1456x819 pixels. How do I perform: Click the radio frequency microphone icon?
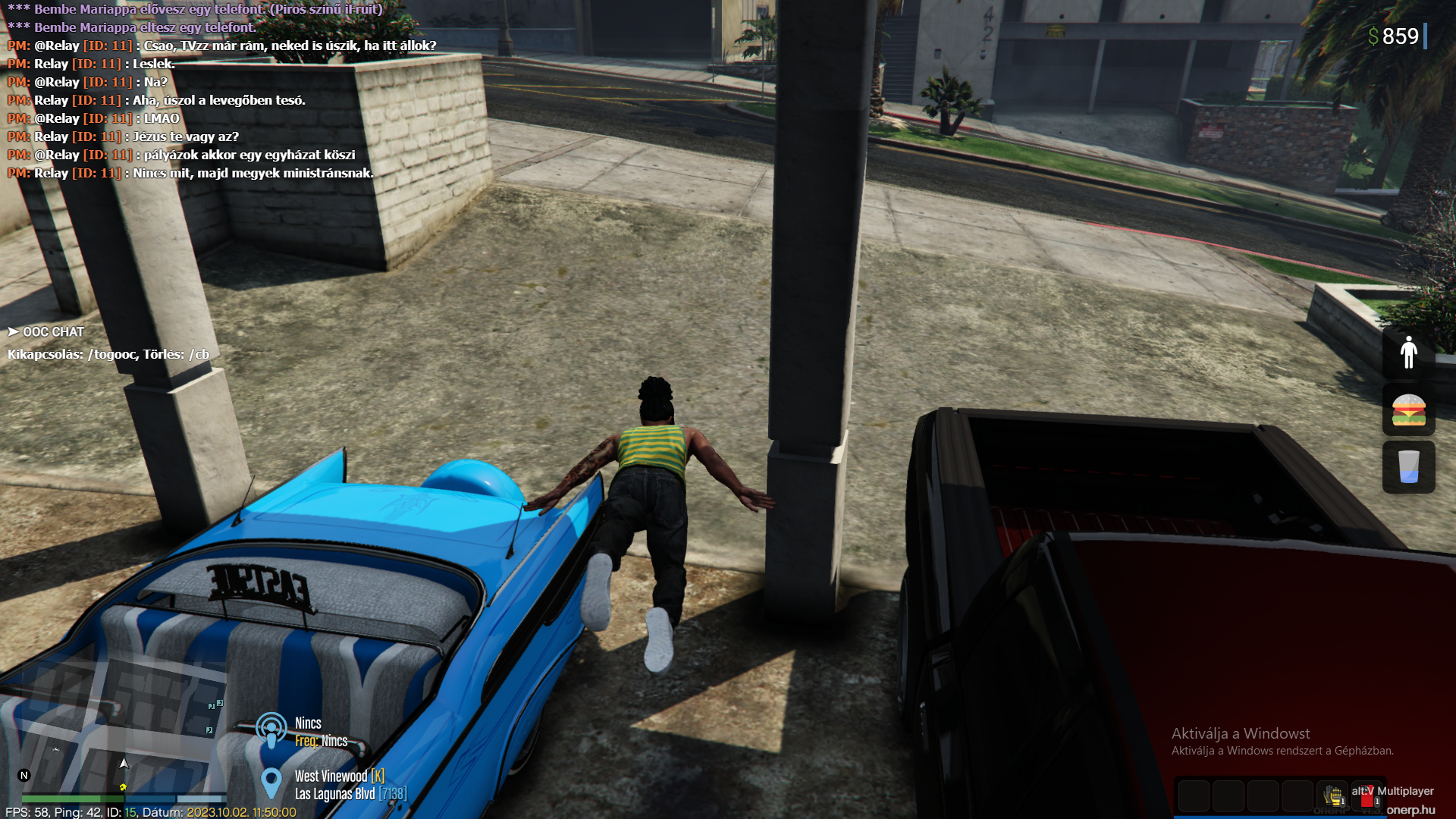pos(271,730)
